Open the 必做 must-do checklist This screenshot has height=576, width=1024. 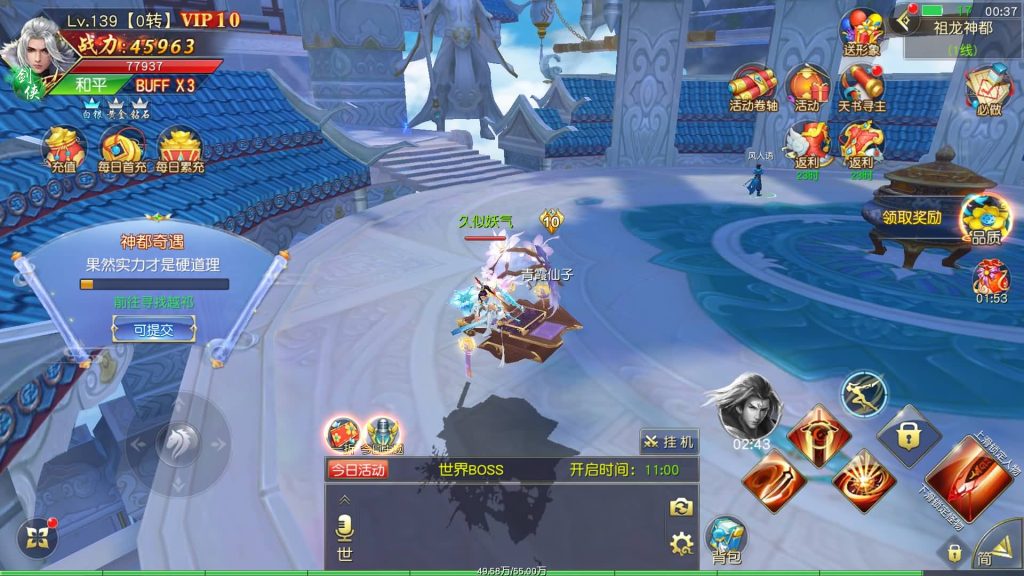pos(985,87)
